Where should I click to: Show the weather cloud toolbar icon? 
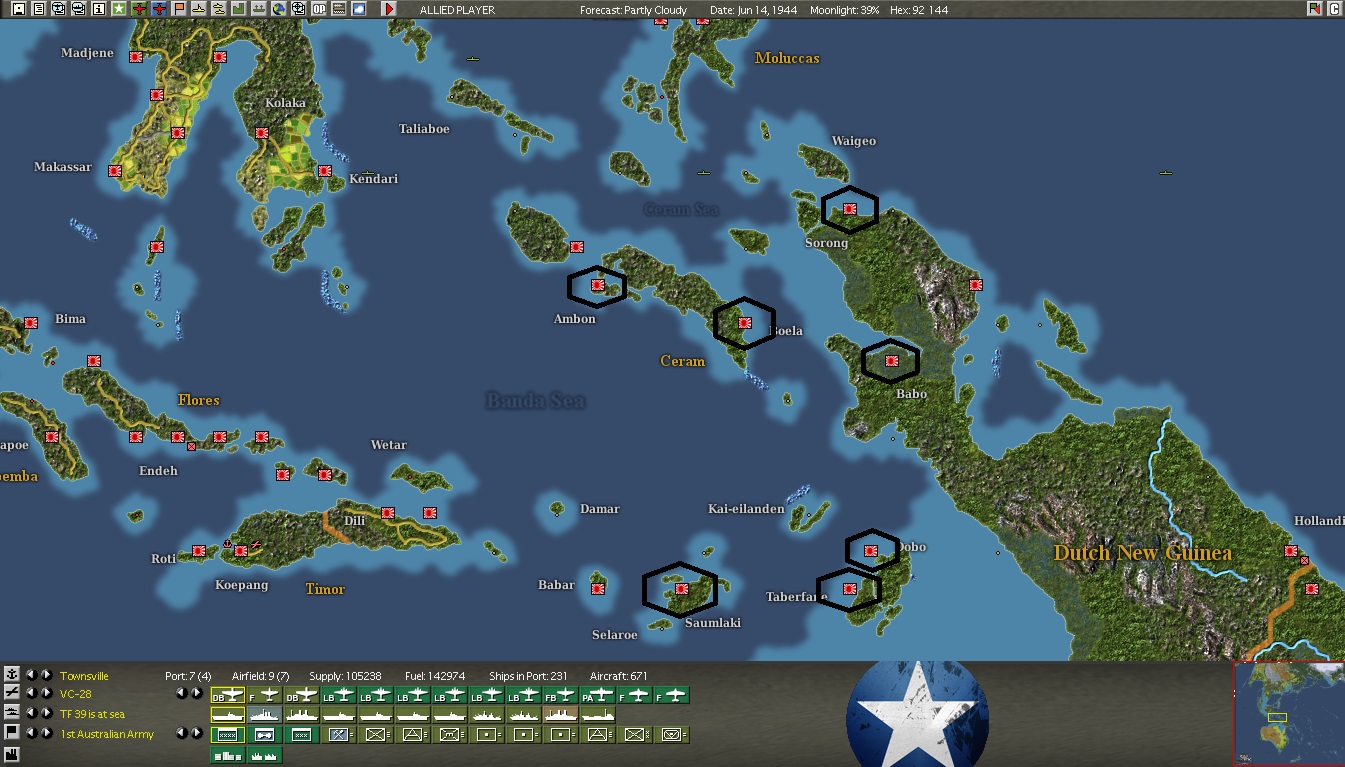tap(359, 9)
